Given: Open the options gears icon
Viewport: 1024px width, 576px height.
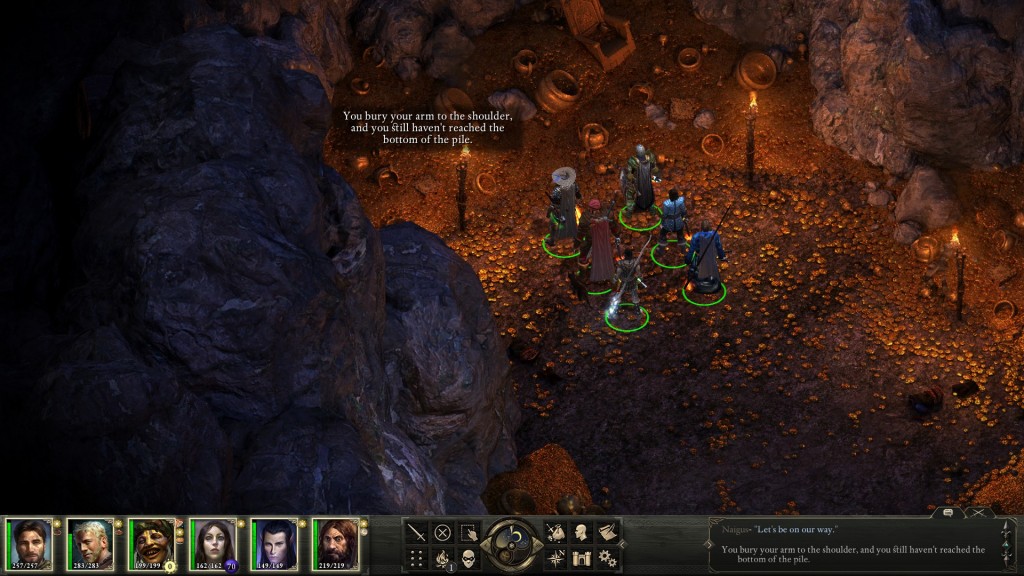Looking at the screenshot, I should pos(607,558).
